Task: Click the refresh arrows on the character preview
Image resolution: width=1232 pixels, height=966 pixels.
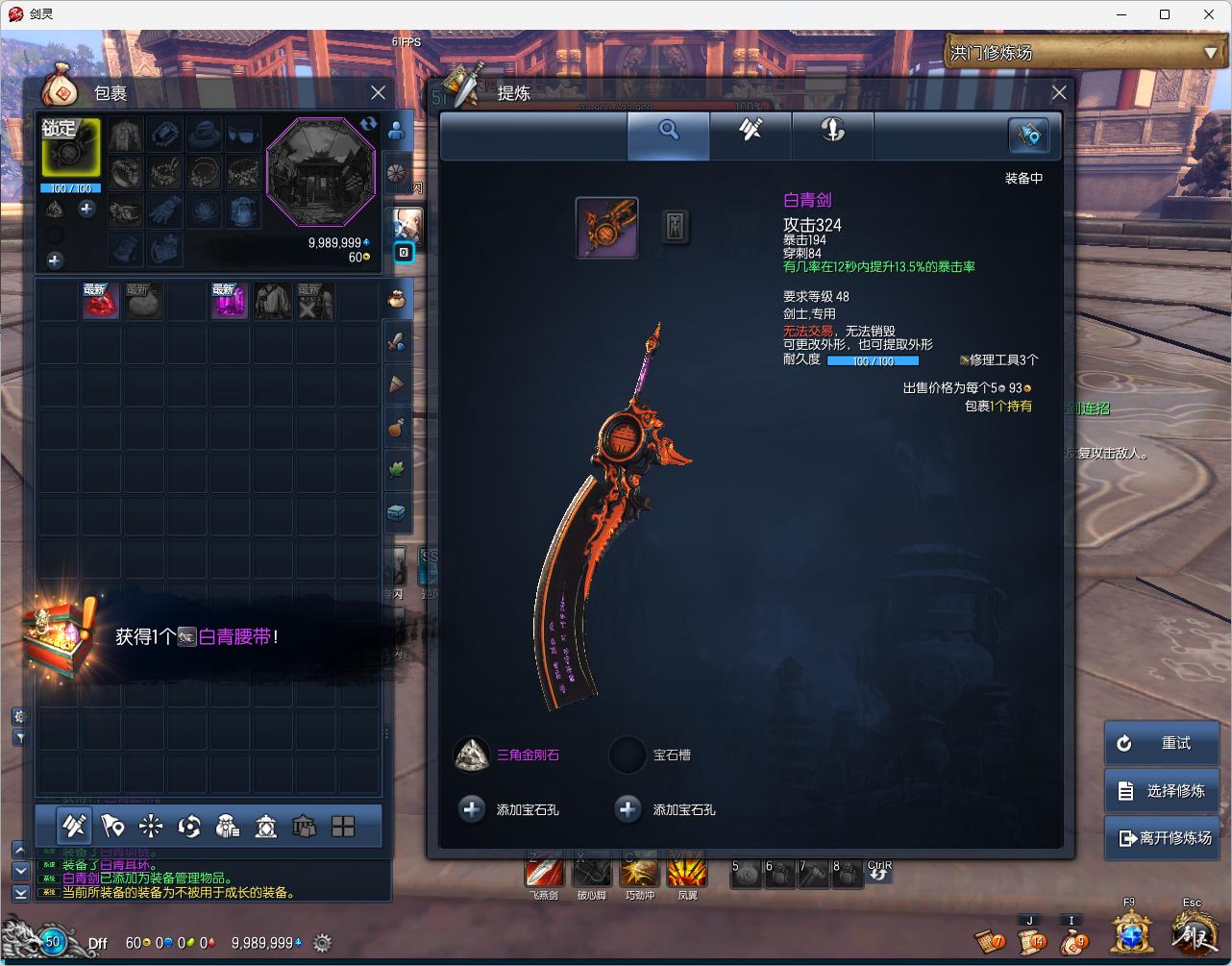Action: (369, 124)
